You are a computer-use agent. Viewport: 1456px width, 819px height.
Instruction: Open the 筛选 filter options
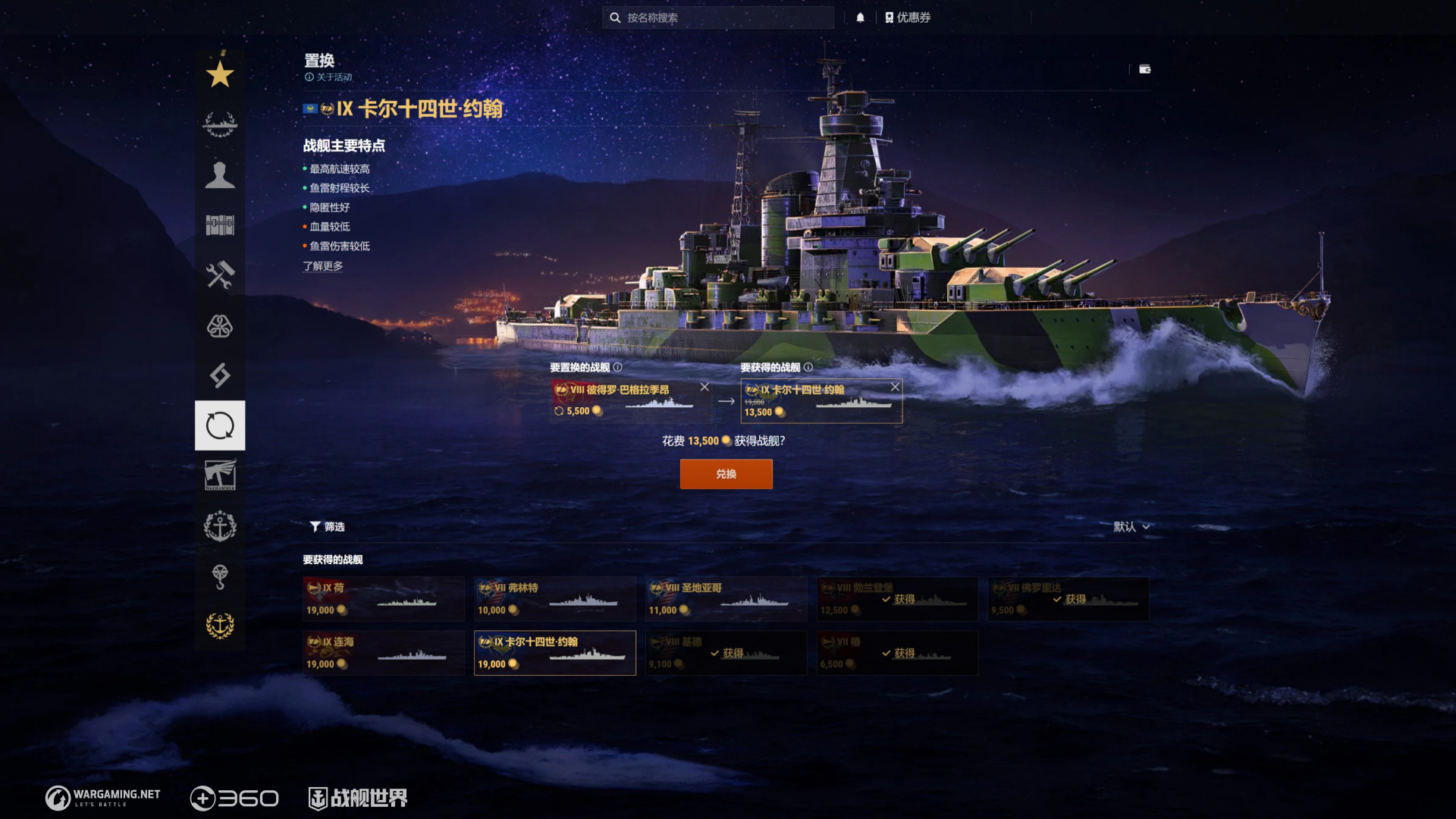[328, 526]
